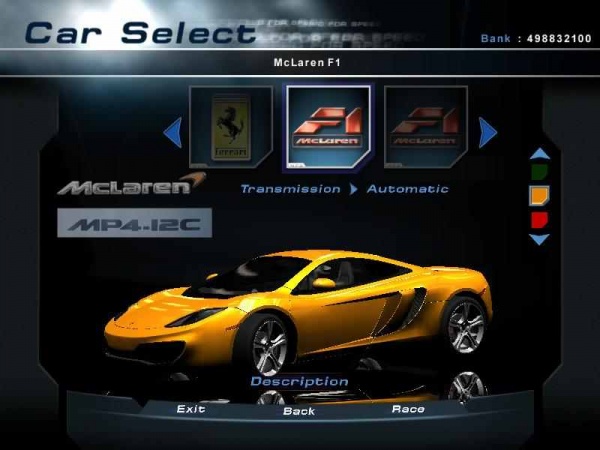Exit the Car Select screen
This screenshot has width=600, height=450.
click(191, 409)
